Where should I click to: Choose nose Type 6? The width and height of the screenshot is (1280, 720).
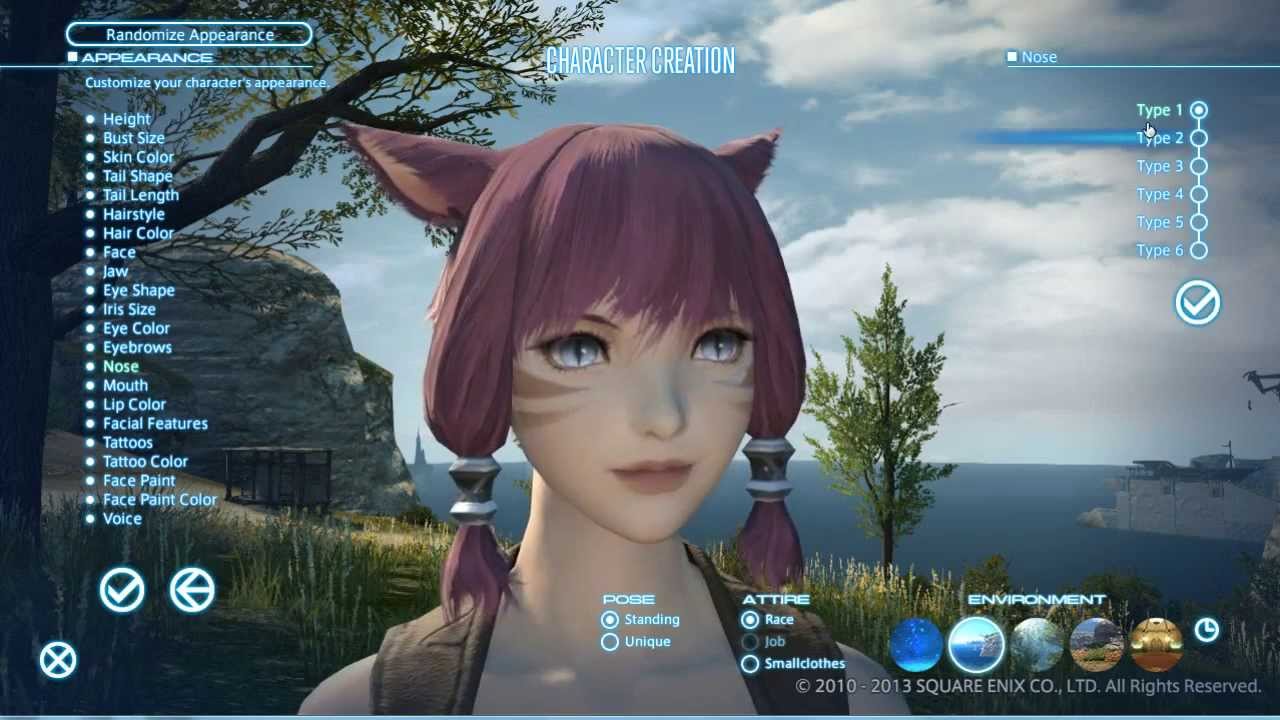pyautogui.click(x=1198, y=250)
